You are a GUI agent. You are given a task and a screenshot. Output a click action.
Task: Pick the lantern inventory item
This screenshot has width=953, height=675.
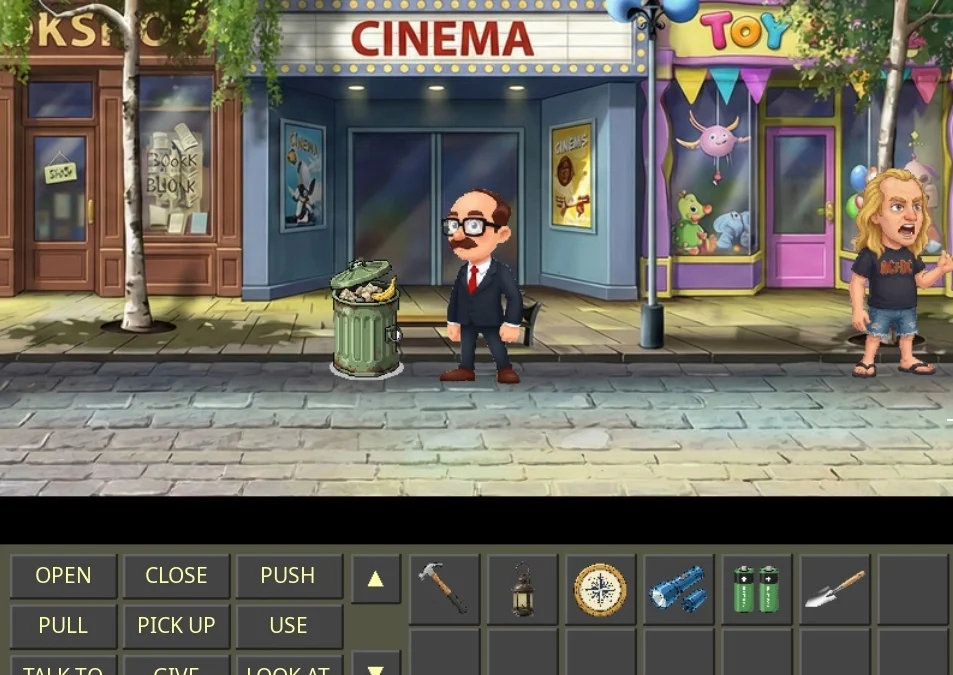522,589
